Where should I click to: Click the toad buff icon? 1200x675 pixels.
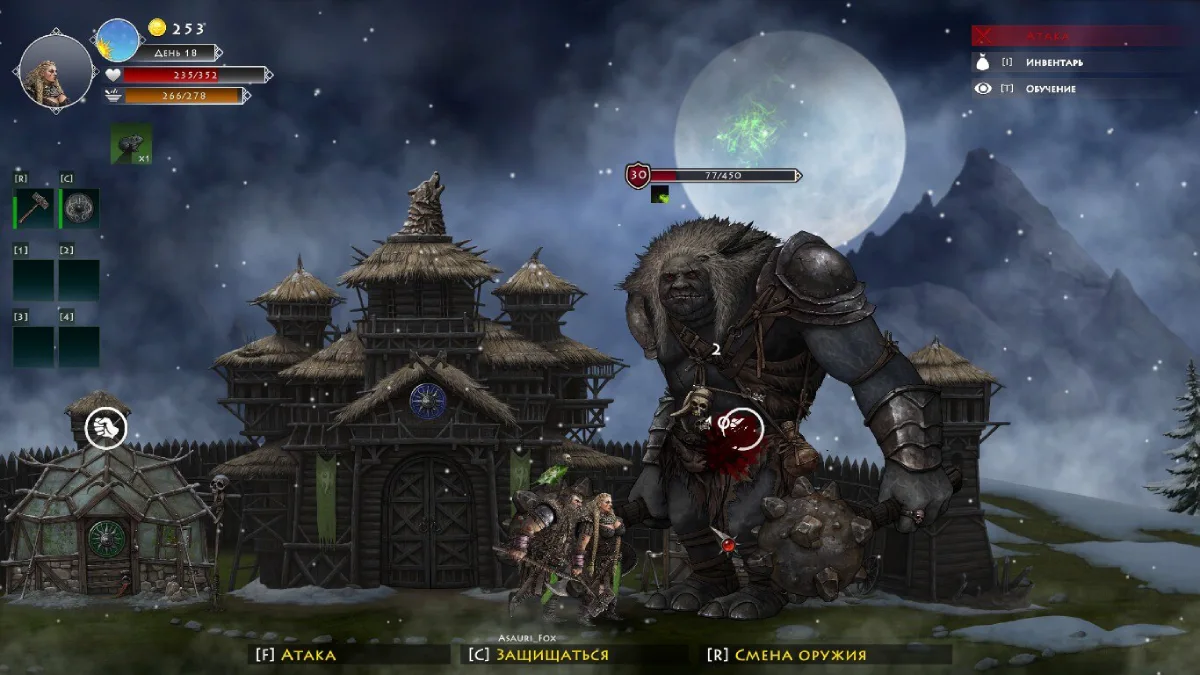click(x=131, y=144)
